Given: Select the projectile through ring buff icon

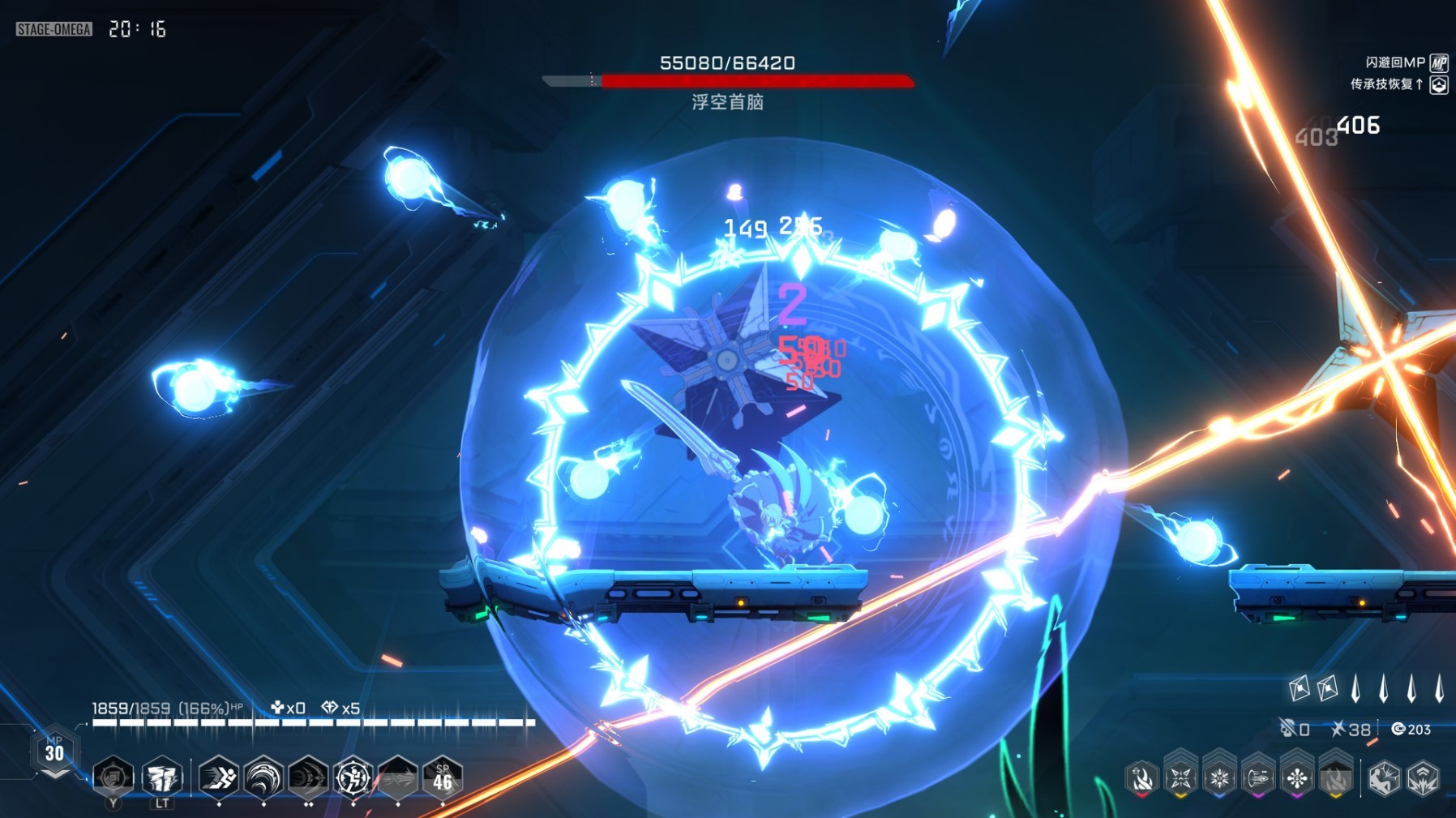Looking at the screenshot, I should [1258, 778].
